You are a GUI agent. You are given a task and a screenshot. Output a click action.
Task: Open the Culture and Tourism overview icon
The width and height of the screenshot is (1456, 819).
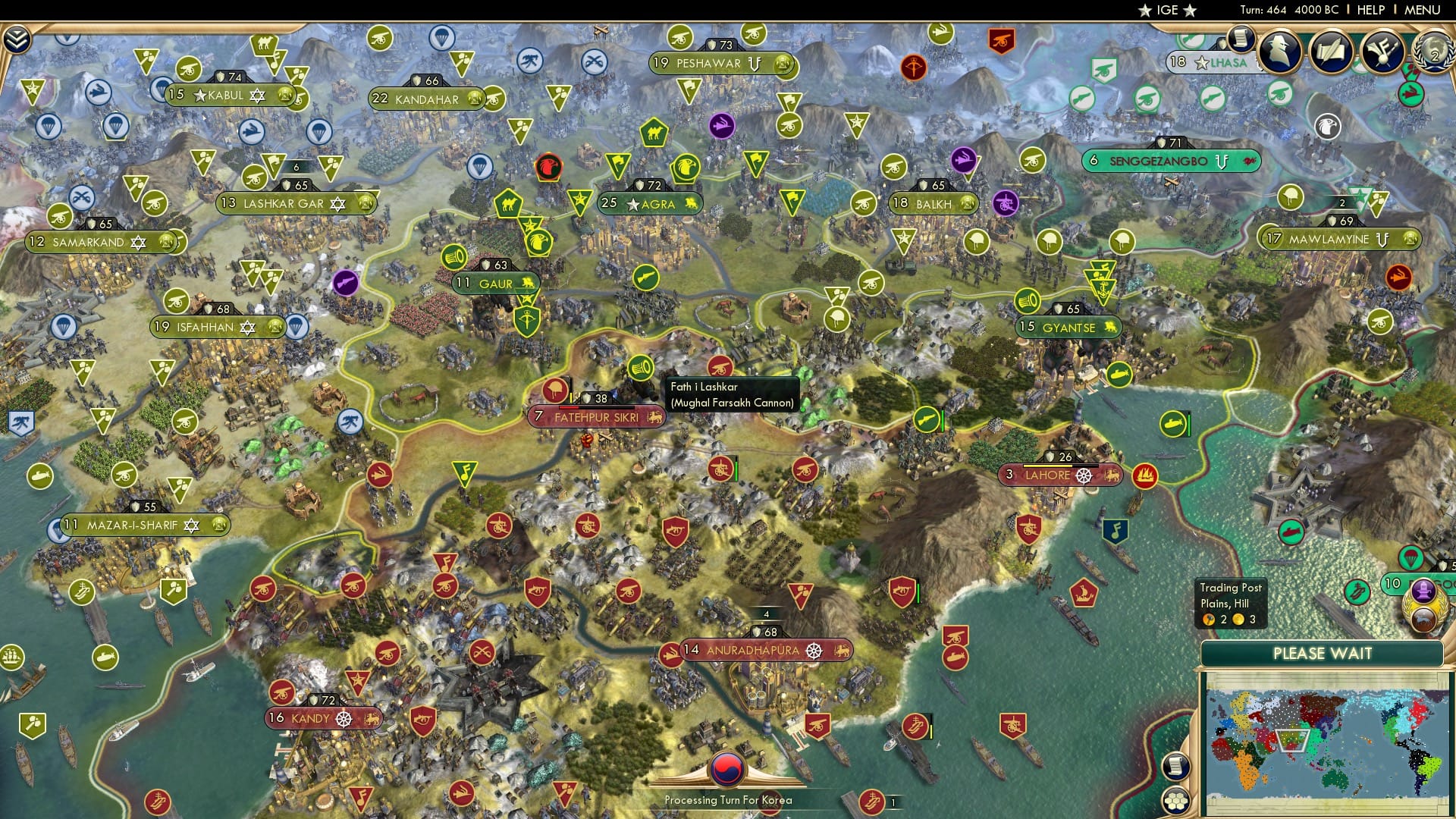(1382, 53)
